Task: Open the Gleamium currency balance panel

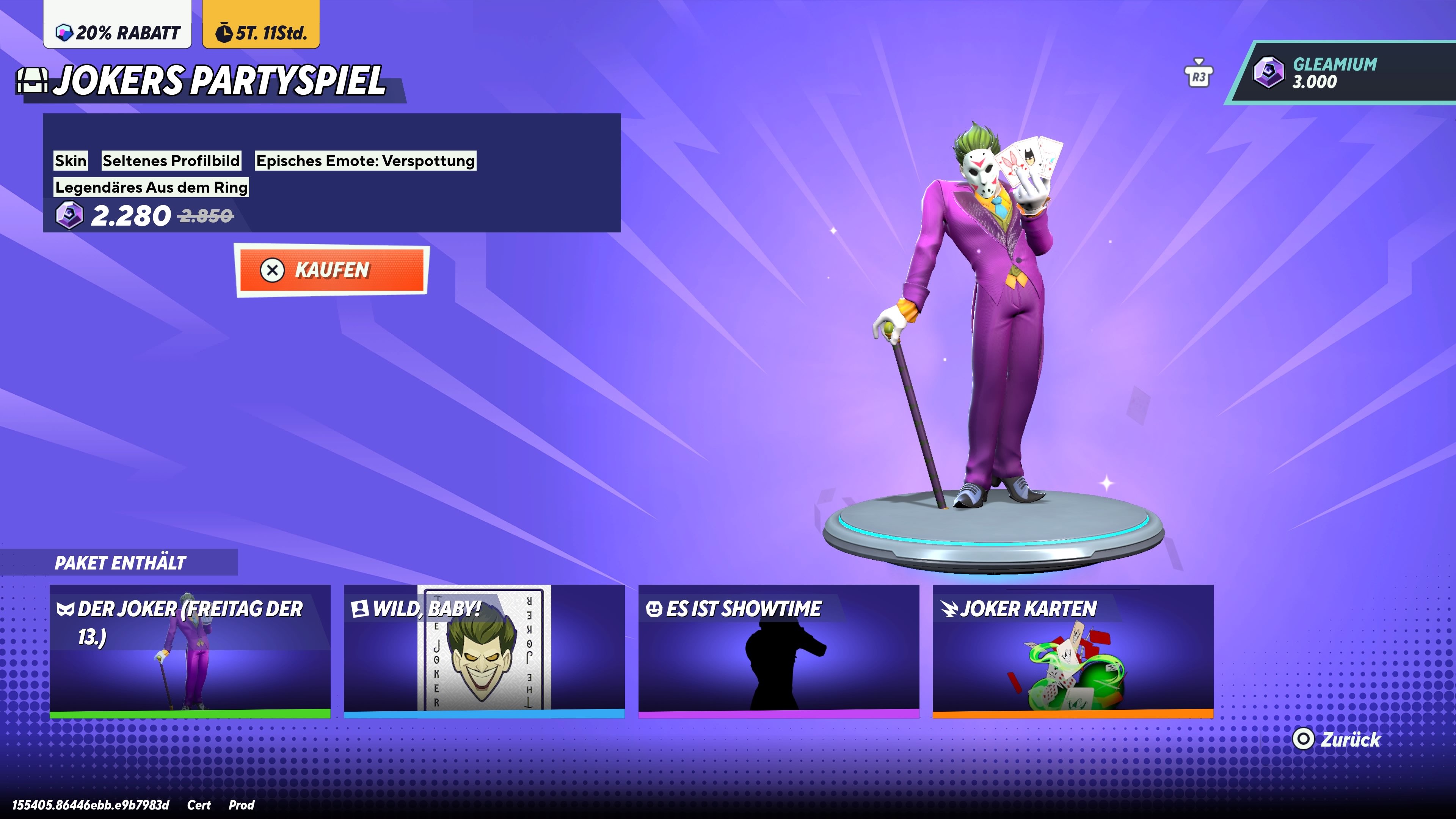Action: click(x=1342, y=73)
